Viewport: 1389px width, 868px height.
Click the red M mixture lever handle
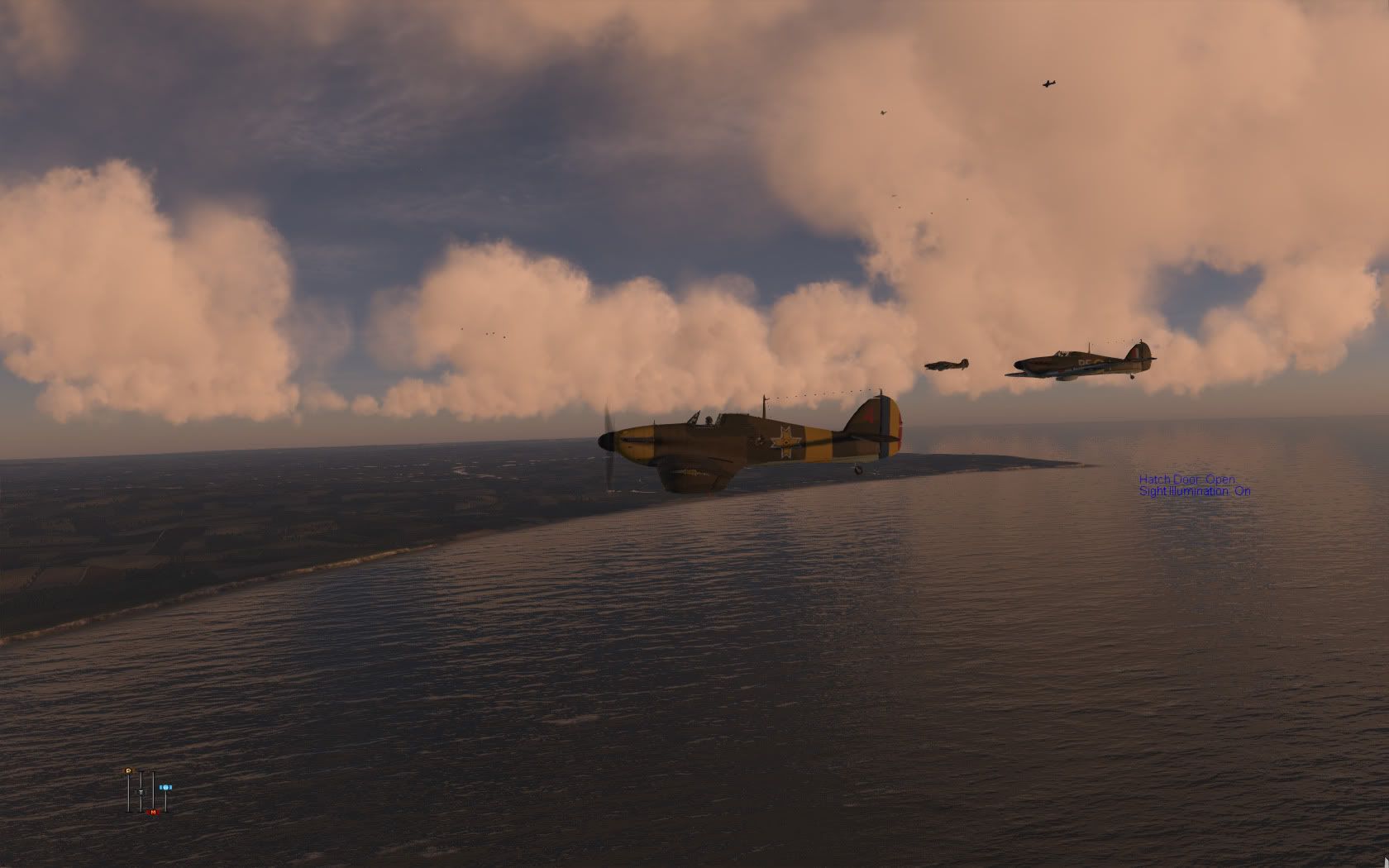click(x=153, y=812)
